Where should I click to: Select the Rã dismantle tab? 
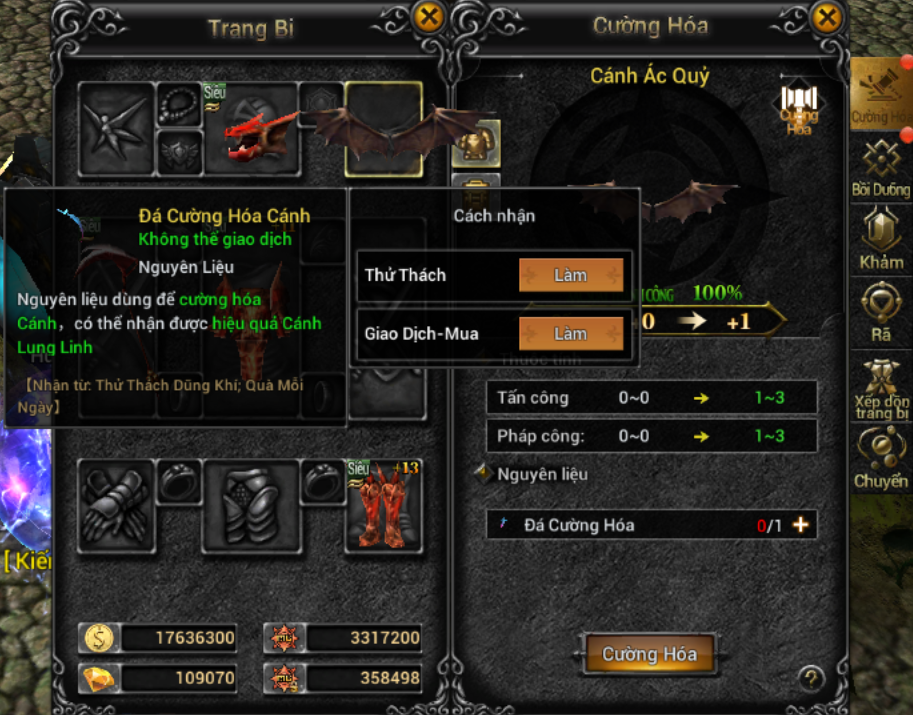point(881,312)
